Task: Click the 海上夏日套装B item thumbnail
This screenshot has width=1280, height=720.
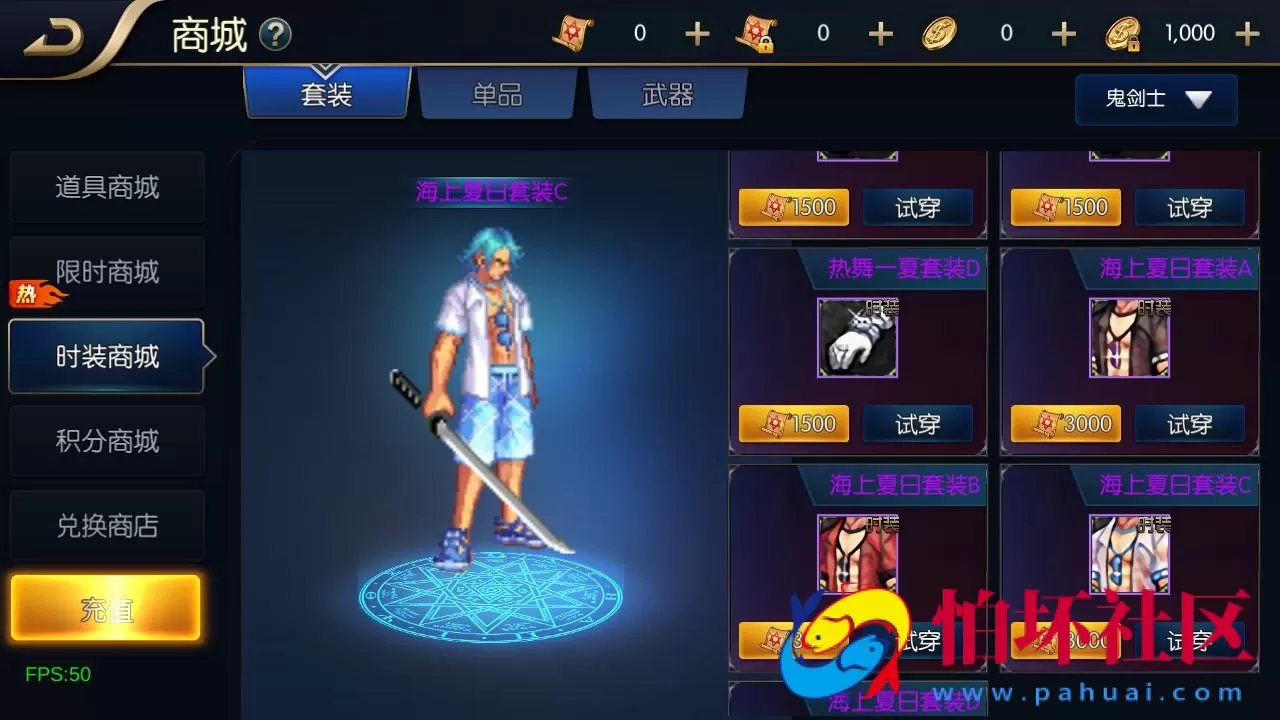Action: [x=858, y=553]
